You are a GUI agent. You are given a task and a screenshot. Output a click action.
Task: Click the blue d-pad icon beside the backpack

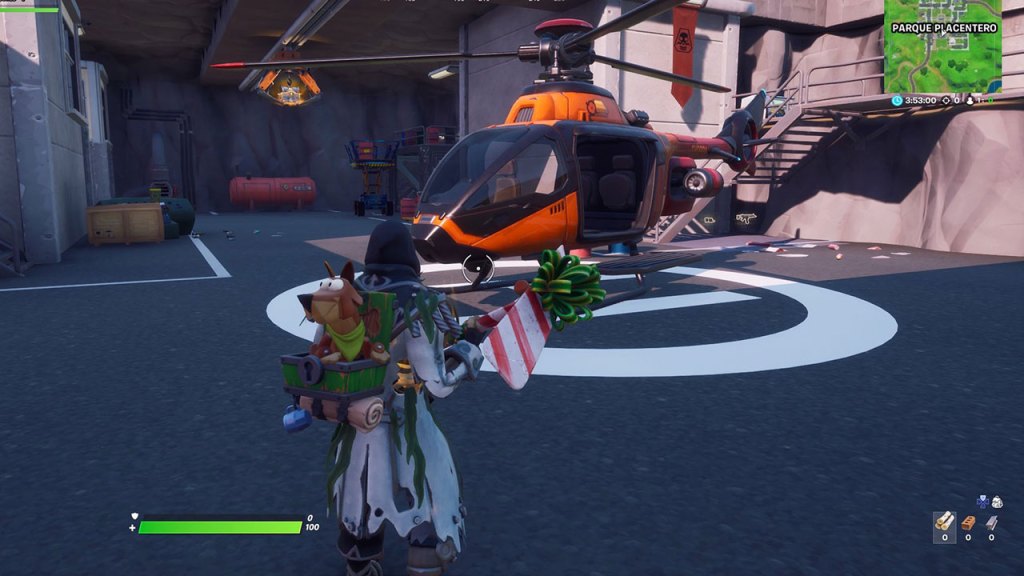pos(982,501)
